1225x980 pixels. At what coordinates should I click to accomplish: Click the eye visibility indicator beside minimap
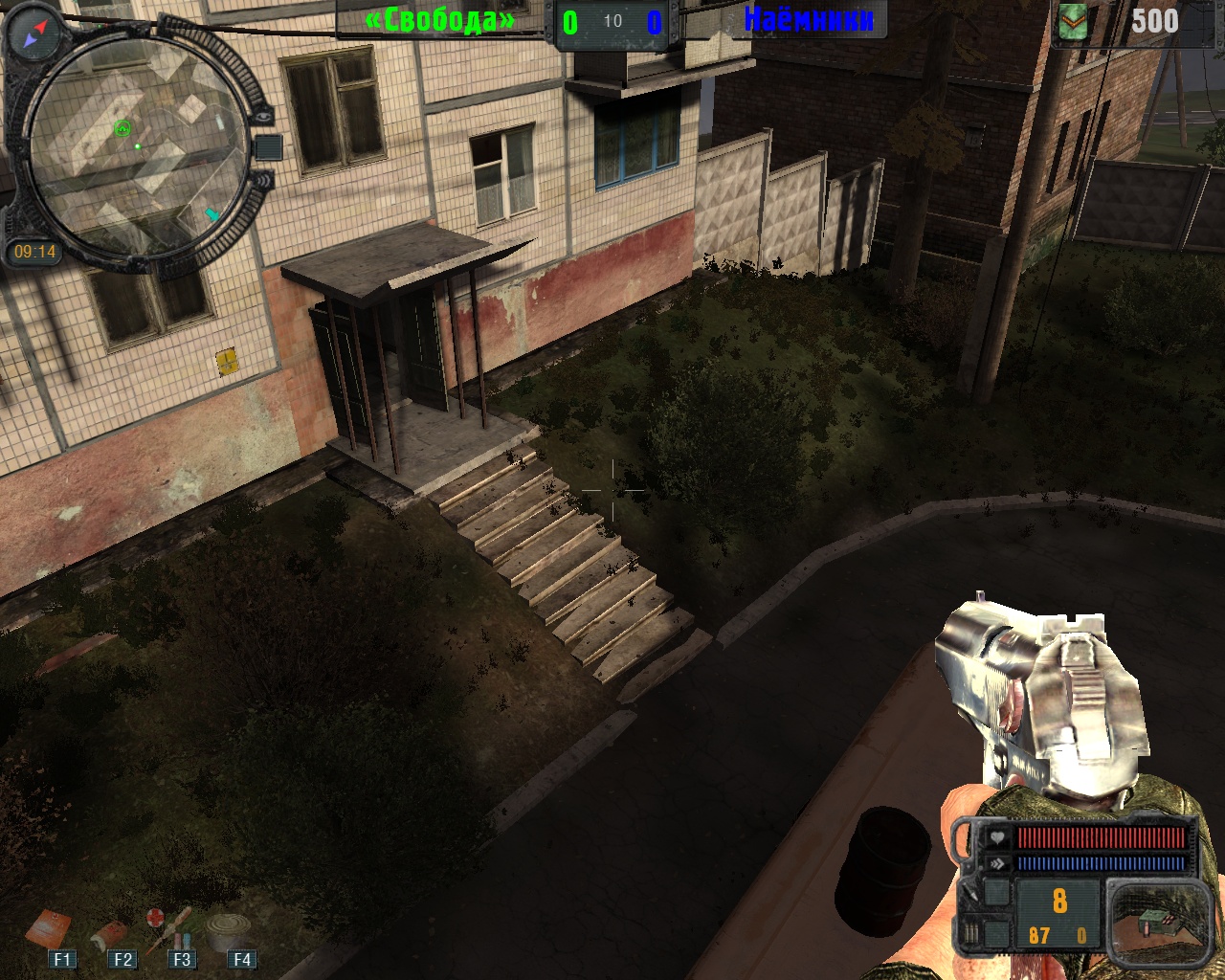pyautogui.click(x=263, y=116)
